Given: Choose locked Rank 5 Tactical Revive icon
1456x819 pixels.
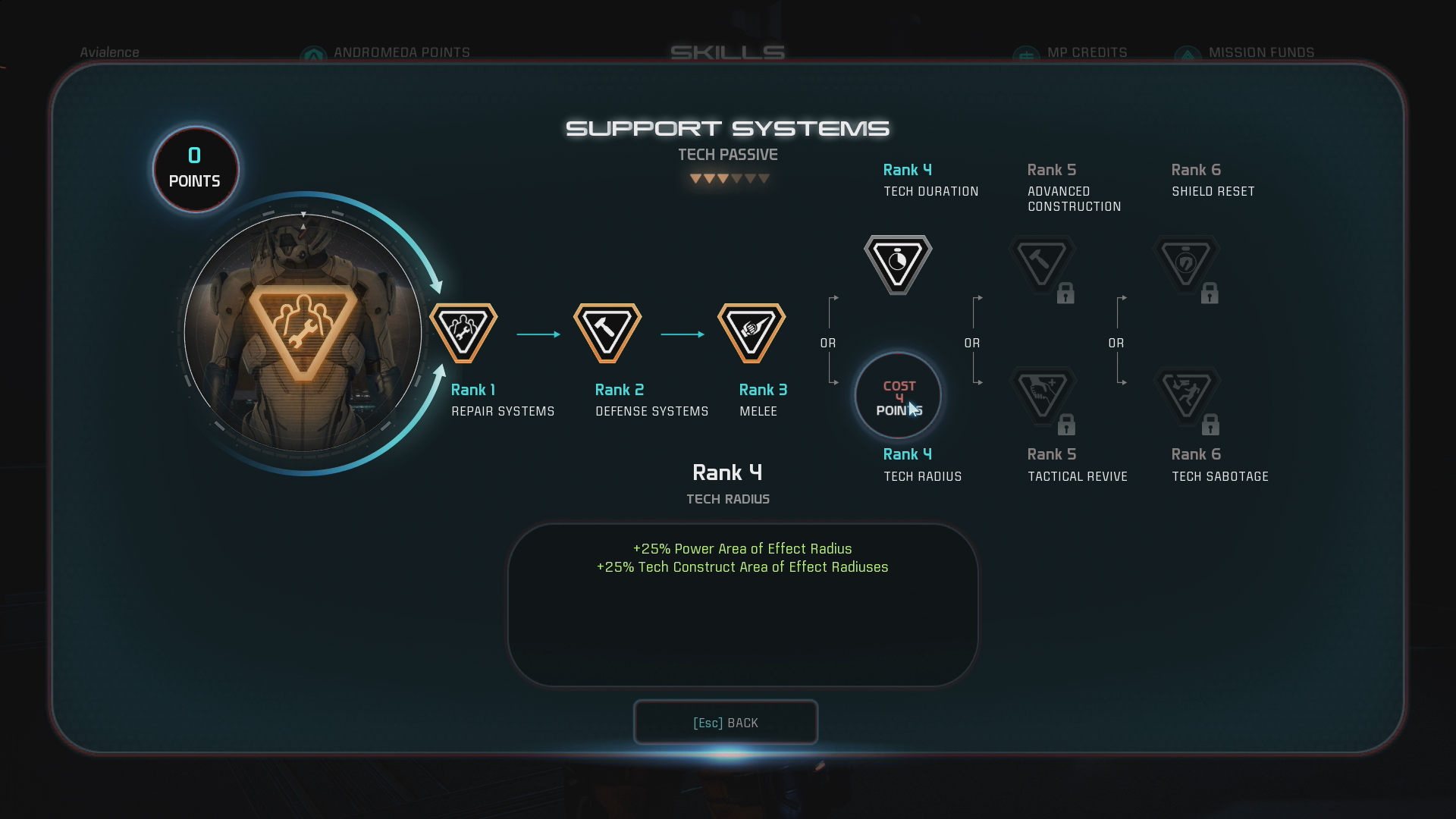Looking at the screenshot, I should (x=1042, y=396).
